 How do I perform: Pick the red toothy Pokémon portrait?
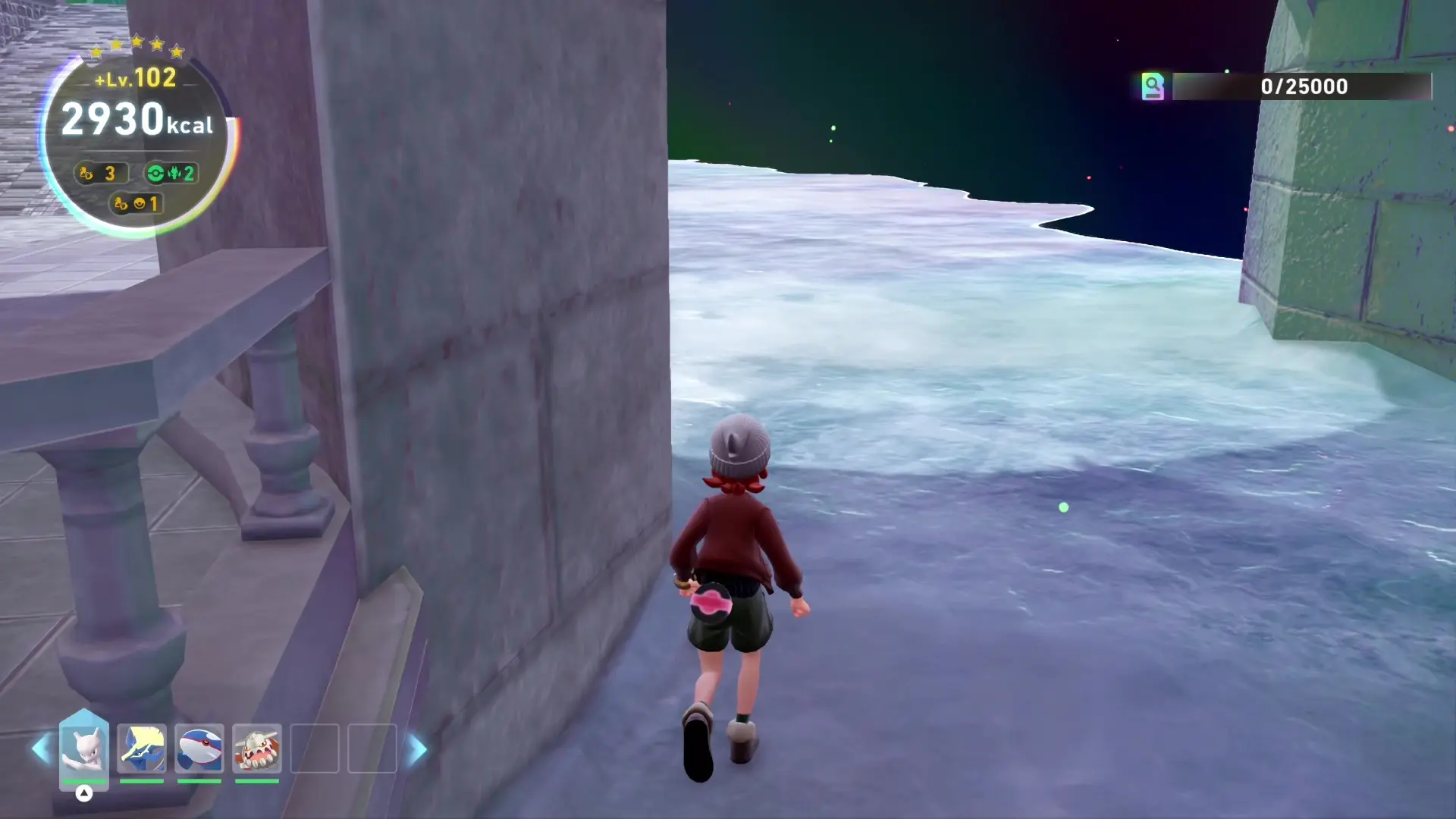click(x=257, y=748)
